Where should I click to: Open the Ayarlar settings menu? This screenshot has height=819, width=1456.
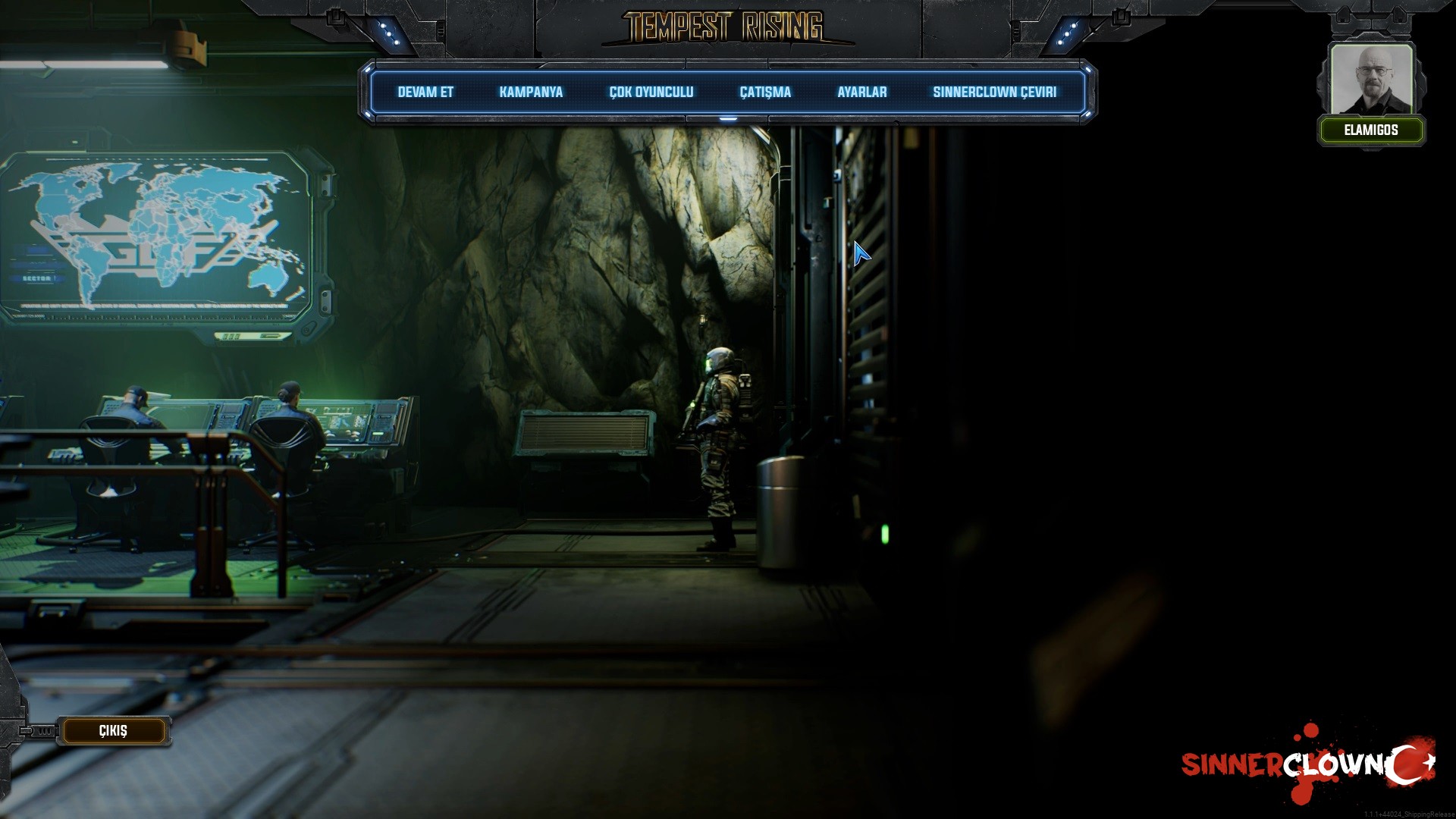point(861,93)
